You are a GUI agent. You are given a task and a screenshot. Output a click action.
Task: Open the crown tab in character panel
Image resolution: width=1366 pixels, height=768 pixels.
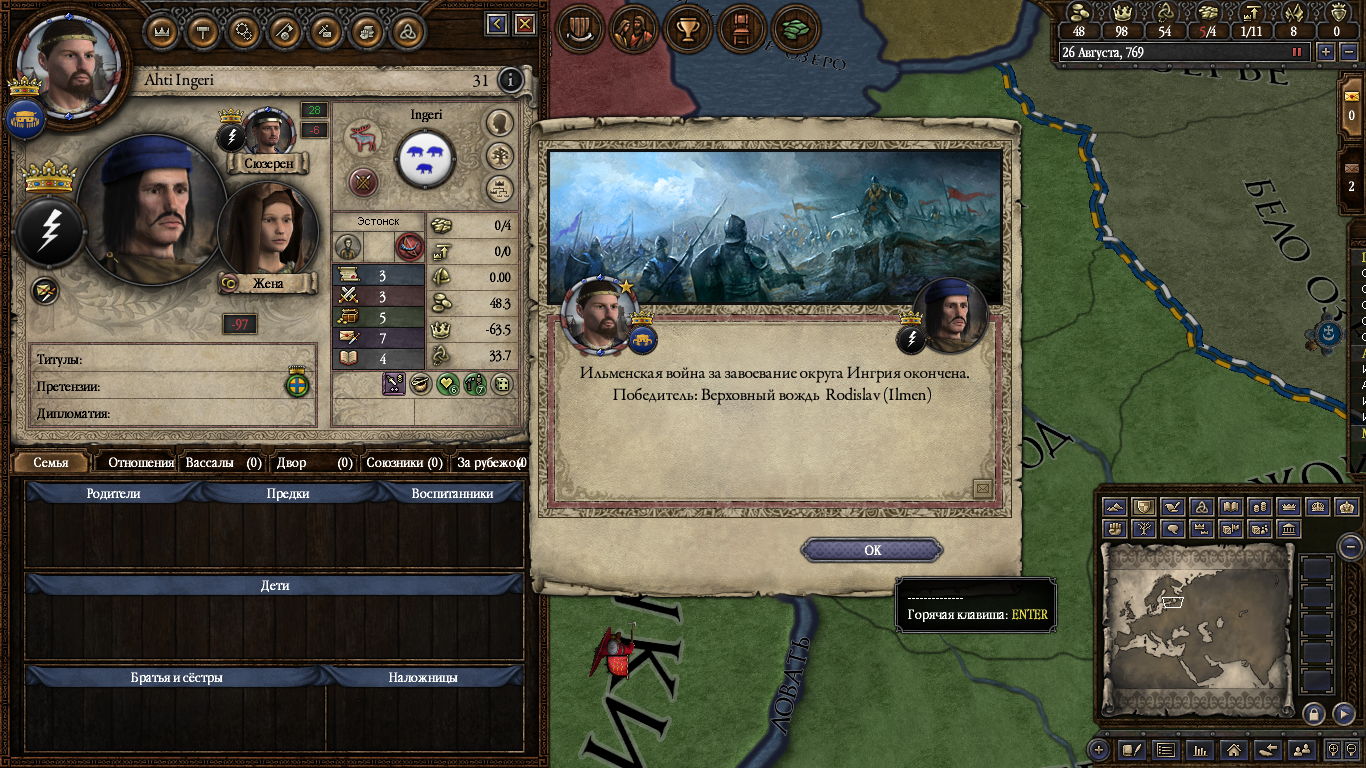pos(163,30)
